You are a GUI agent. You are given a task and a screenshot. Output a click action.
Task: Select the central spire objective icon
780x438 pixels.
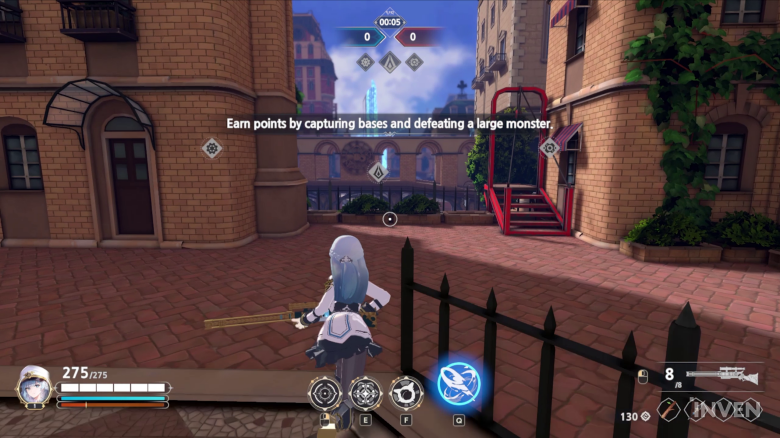pyautogui.click(x=389, y=62)
